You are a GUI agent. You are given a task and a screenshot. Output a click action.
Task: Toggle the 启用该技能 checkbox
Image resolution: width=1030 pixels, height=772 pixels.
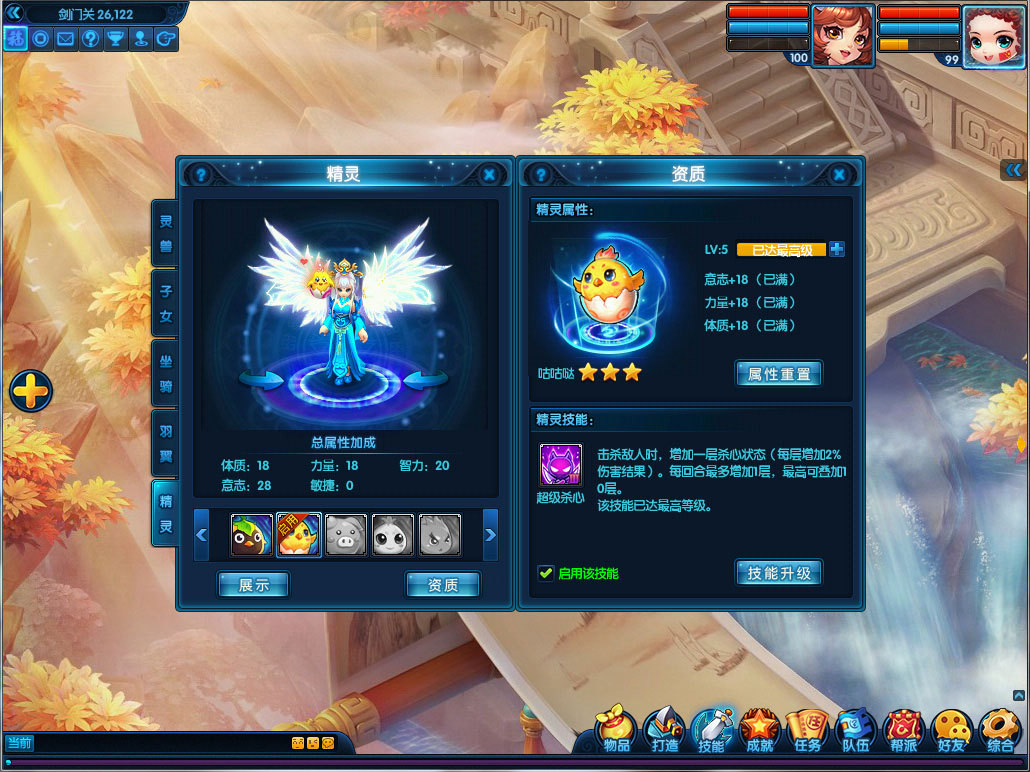point(546,573)
